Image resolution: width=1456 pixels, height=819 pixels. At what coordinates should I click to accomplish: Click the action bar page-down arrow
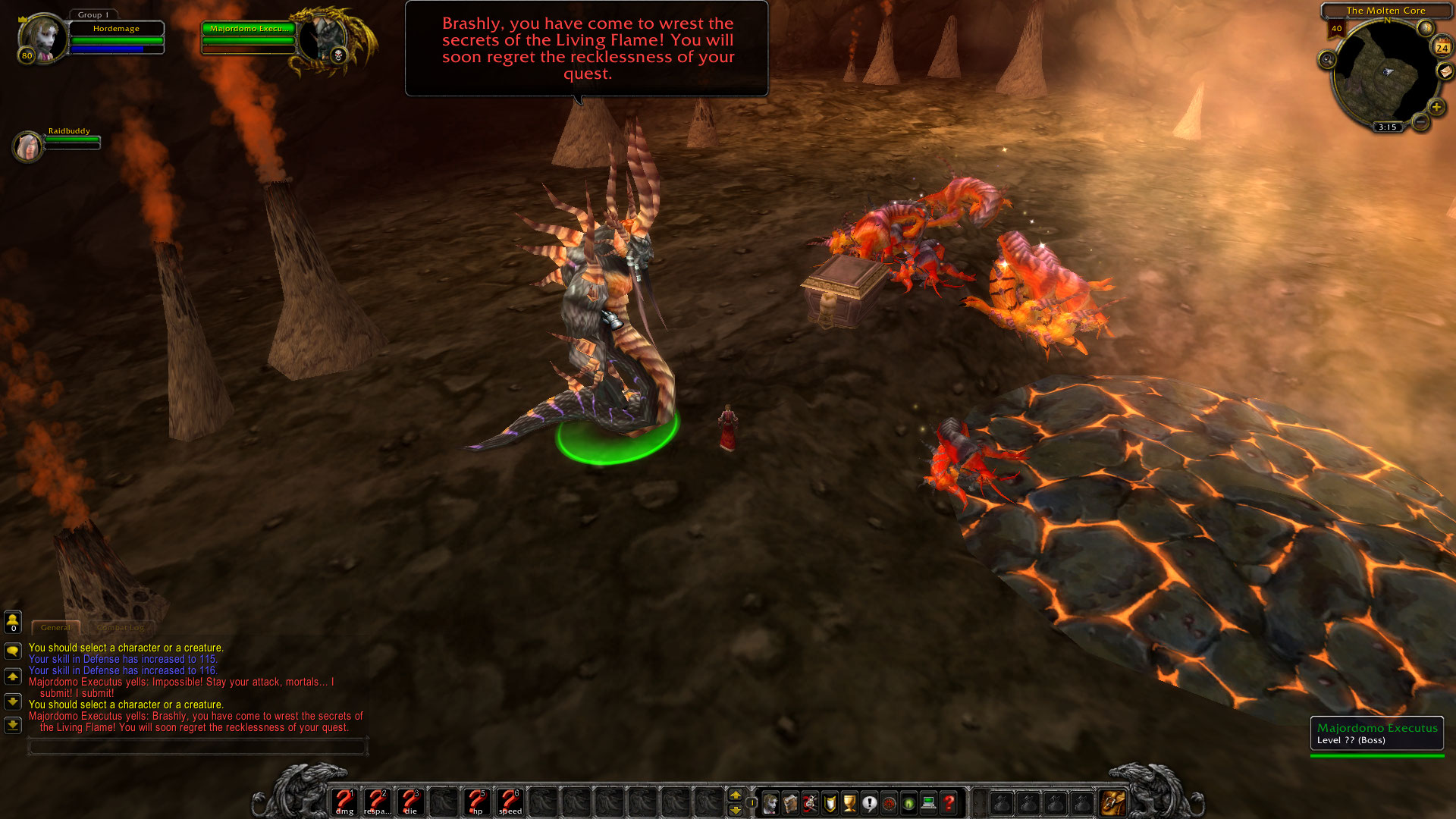(x=734, y=808)
